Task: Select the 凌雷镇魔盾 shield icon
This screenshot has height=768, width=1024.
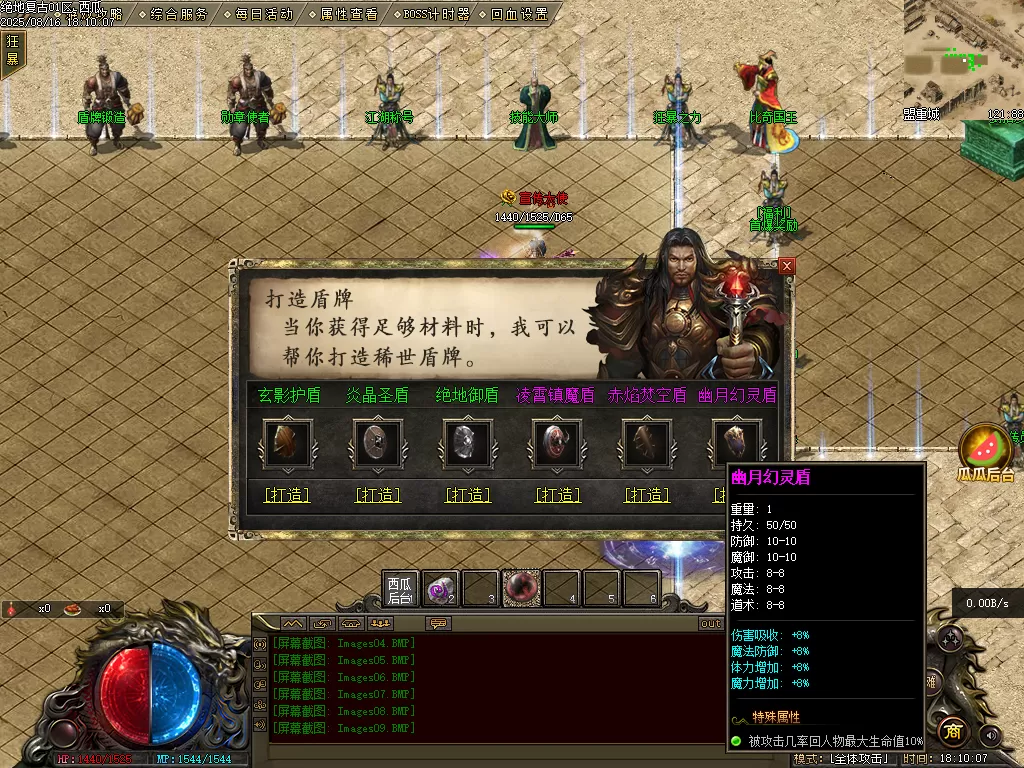Action: click(x=557, y=443)
